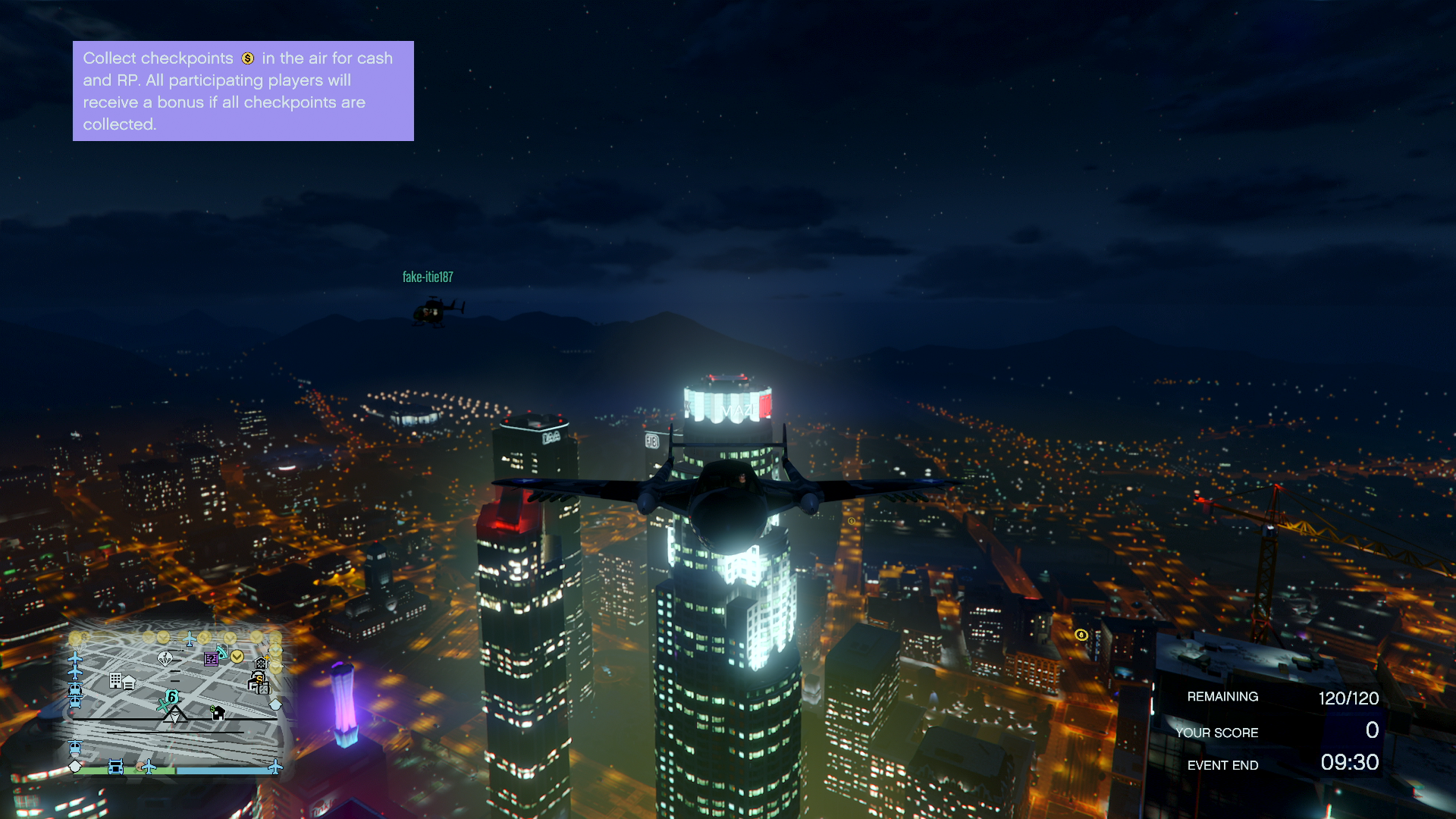
Task: Click the parachute jump blip on minimap
Action: coord(165,658)
